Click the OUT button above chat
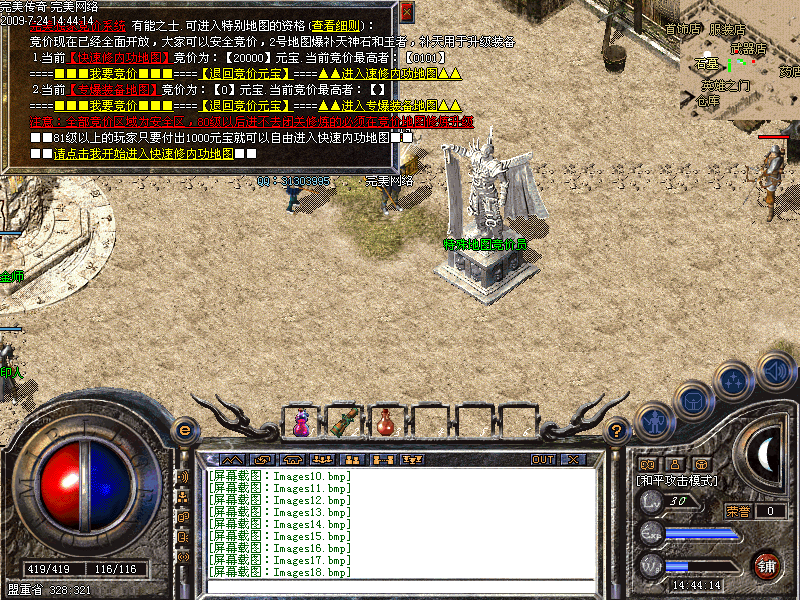 (x=543, y=460)
